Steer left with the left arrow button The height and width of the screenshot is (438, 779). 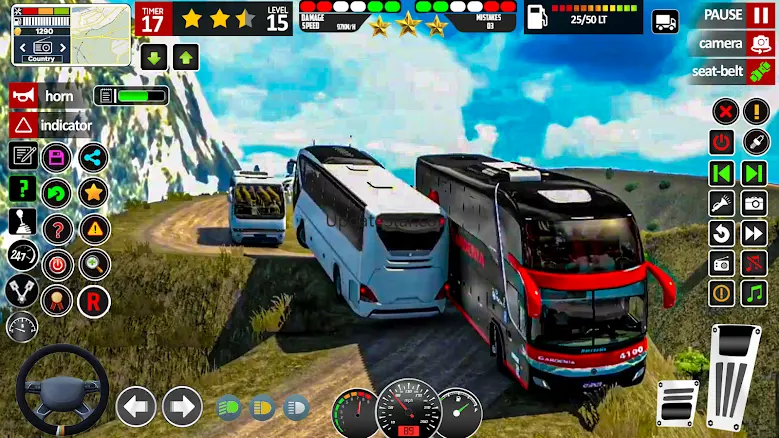136,407
